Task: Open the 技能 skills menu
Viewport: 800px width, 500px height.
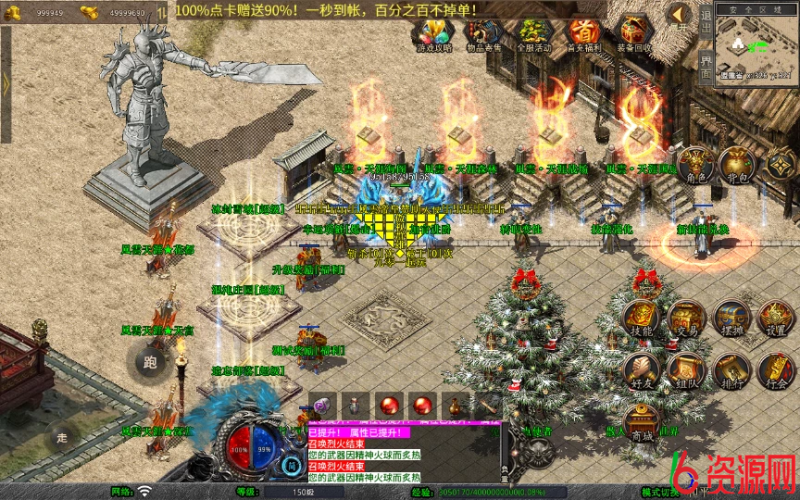Action: coord(642,317)
